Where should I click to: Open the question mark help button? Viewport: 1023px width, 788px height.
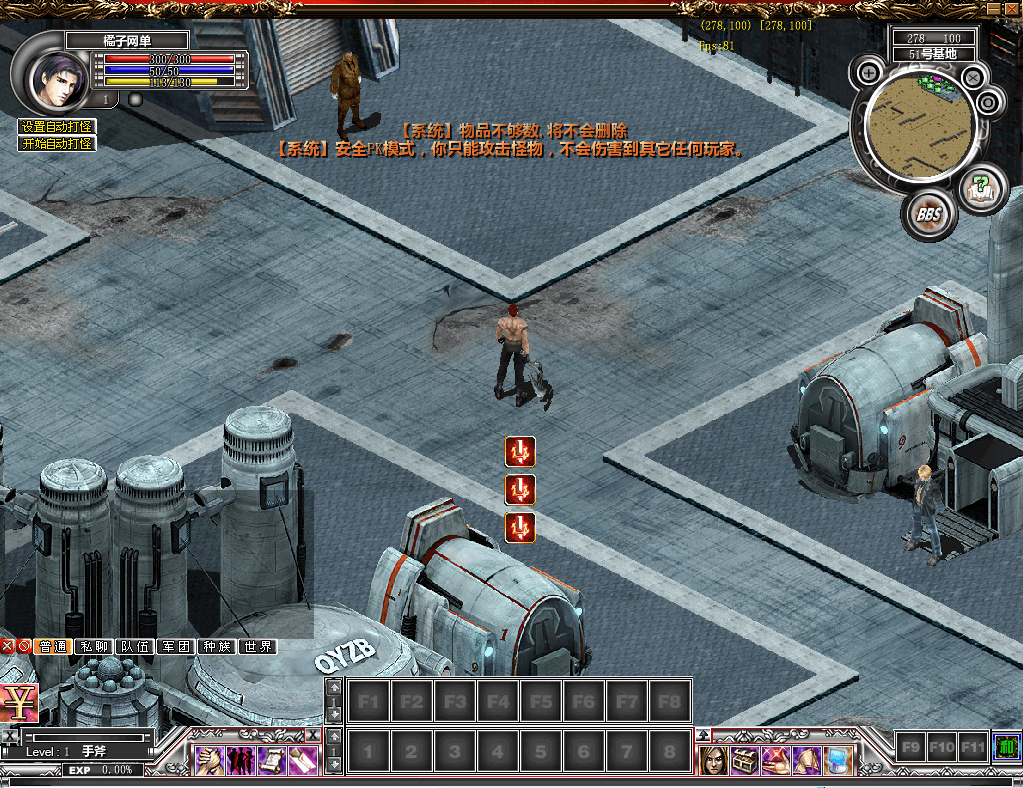[983, 189]
